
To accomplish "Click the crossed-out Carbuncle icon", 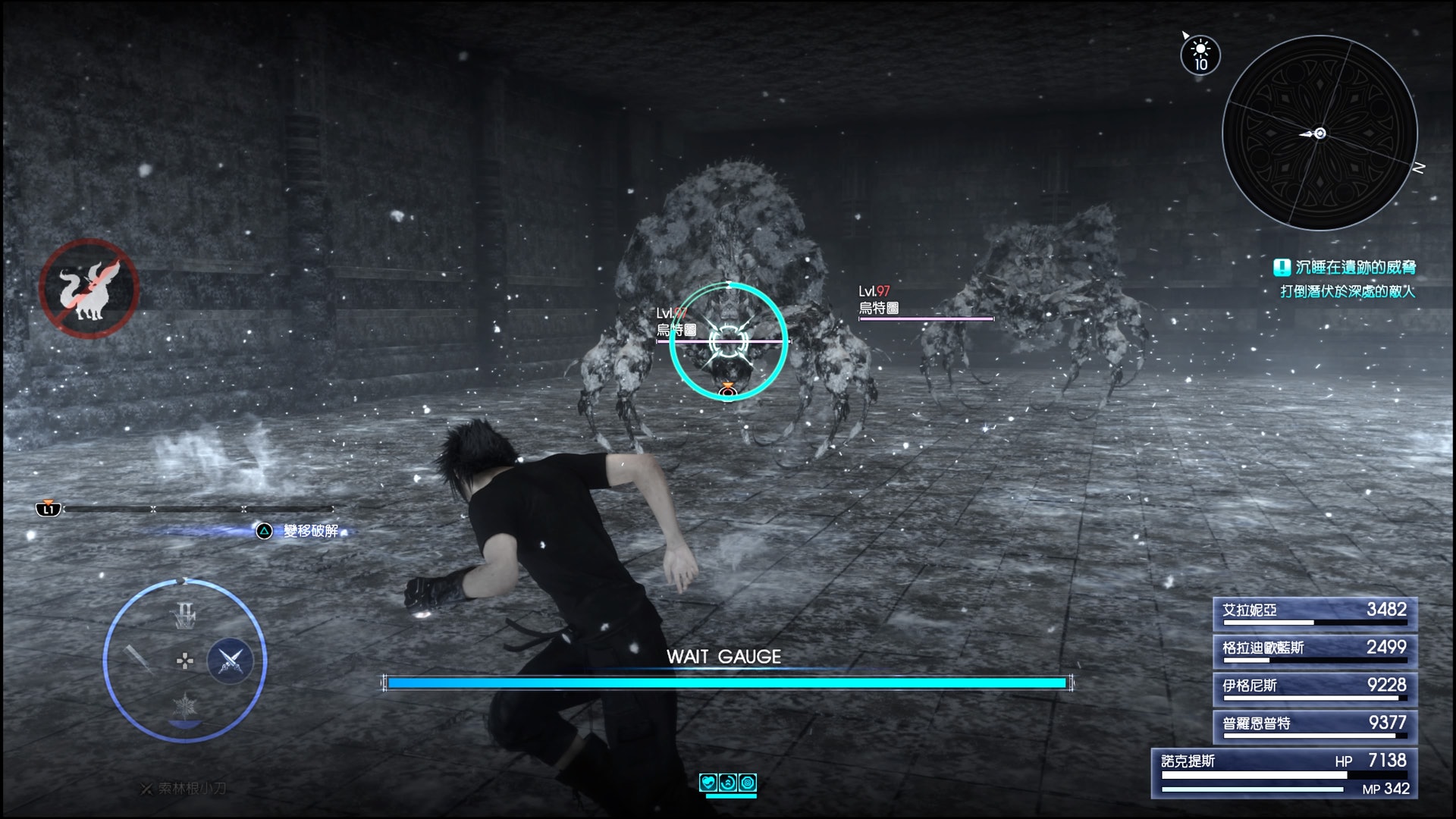I will (x=89, y=288).
